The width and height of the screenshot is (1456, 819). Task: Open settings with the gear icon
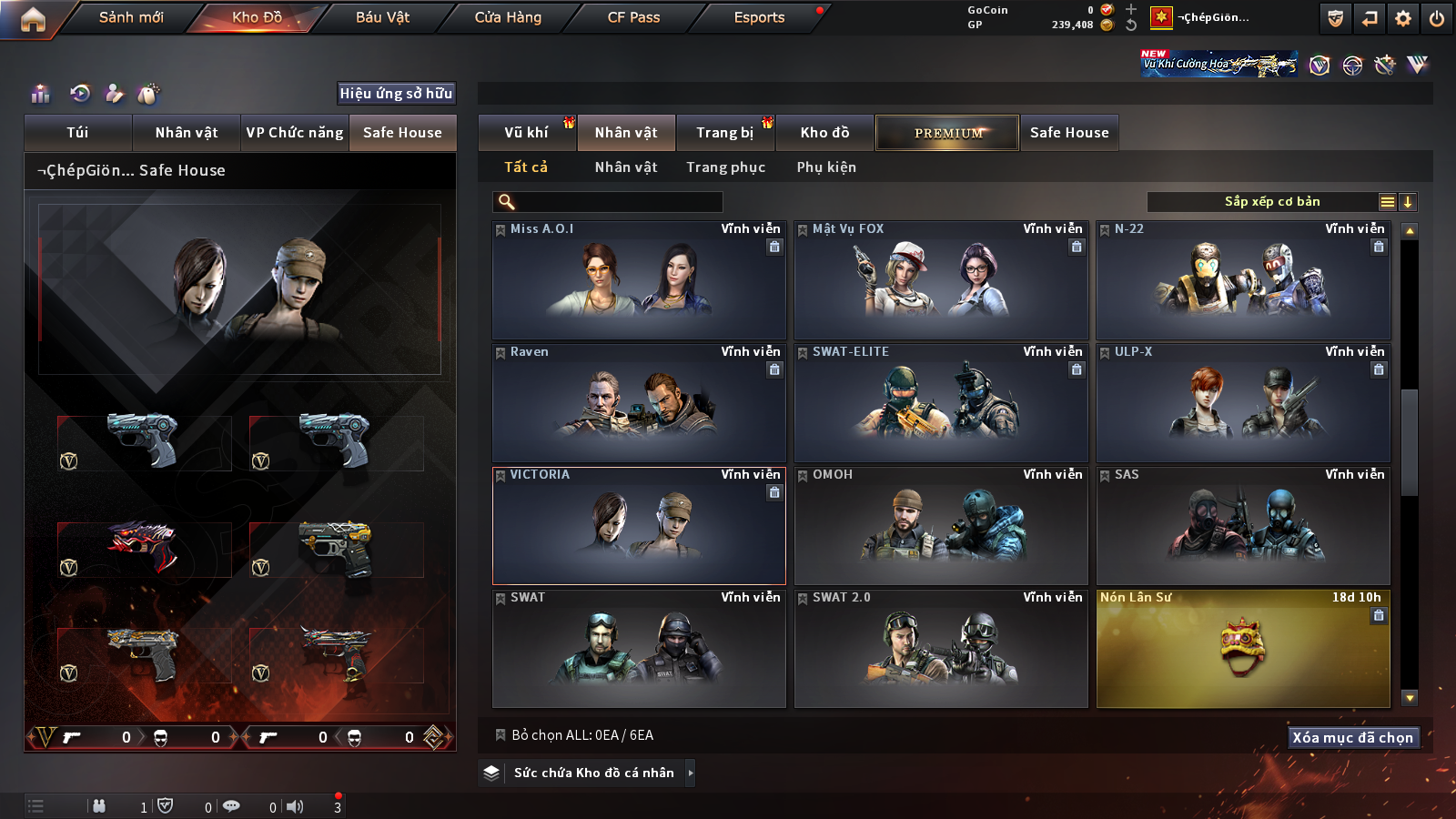(x=1403, y=18)
